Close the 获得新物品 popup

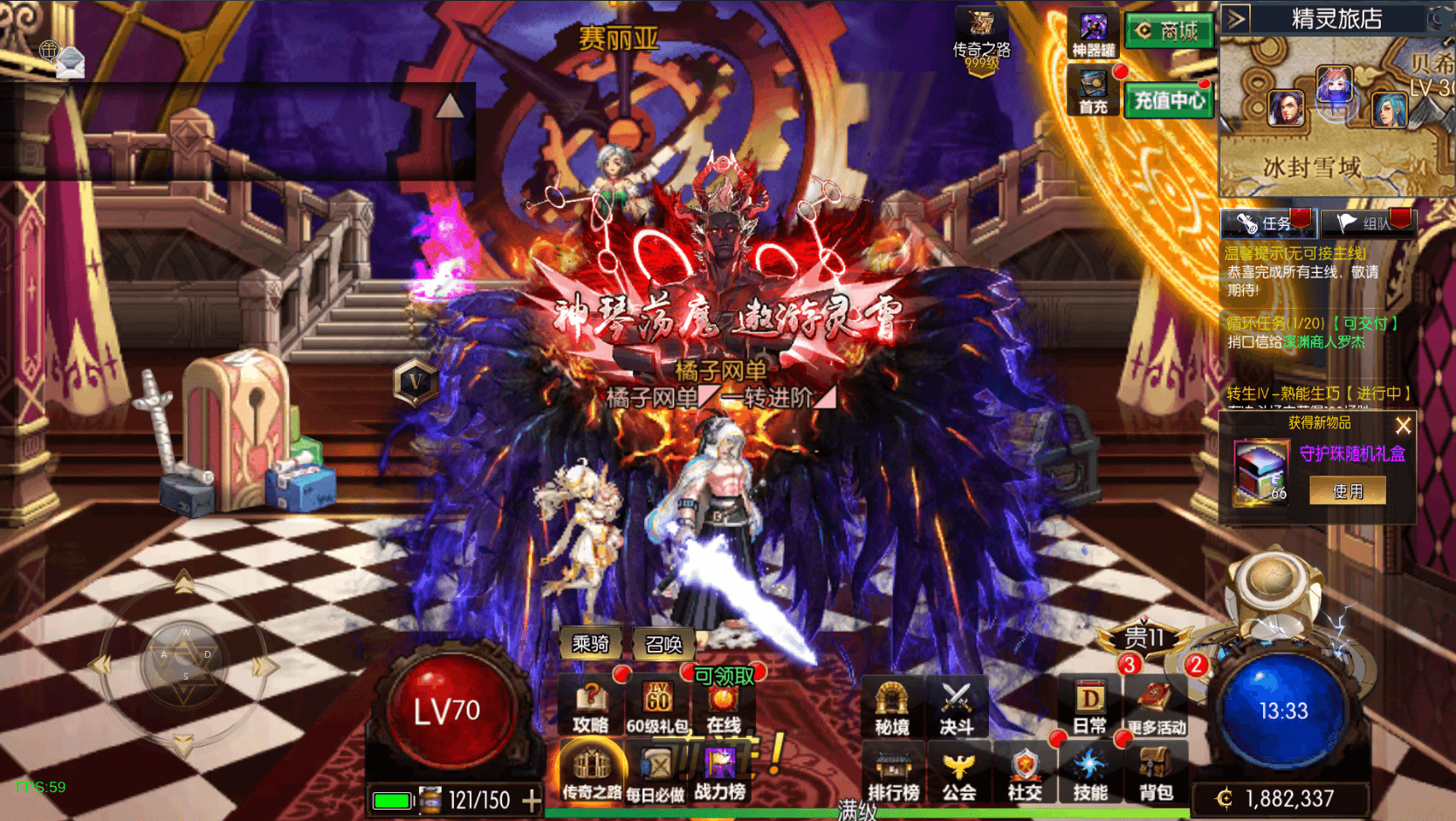pos(1403,426)
